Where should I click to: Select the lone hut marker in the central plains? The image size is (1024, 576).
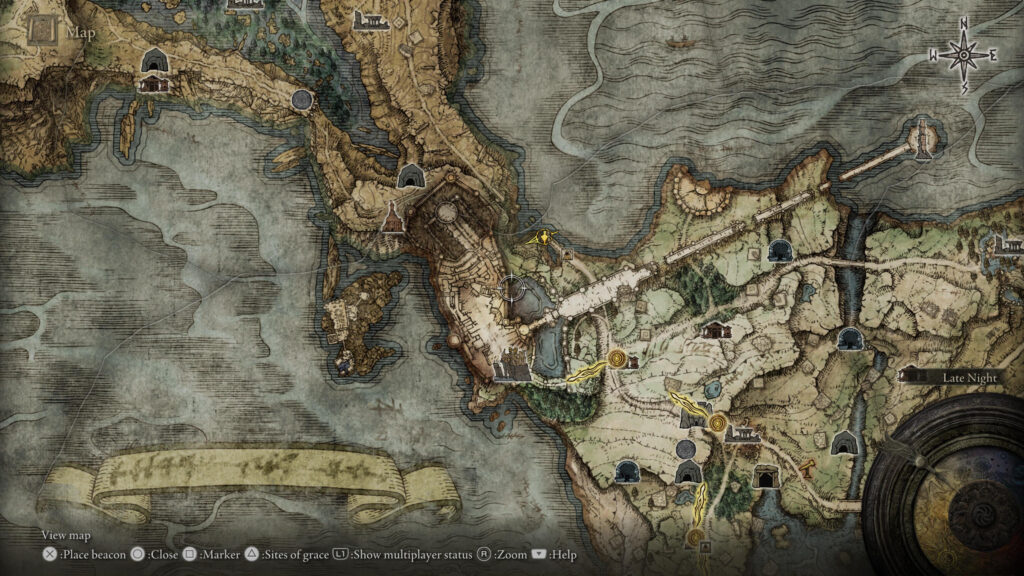716,331
